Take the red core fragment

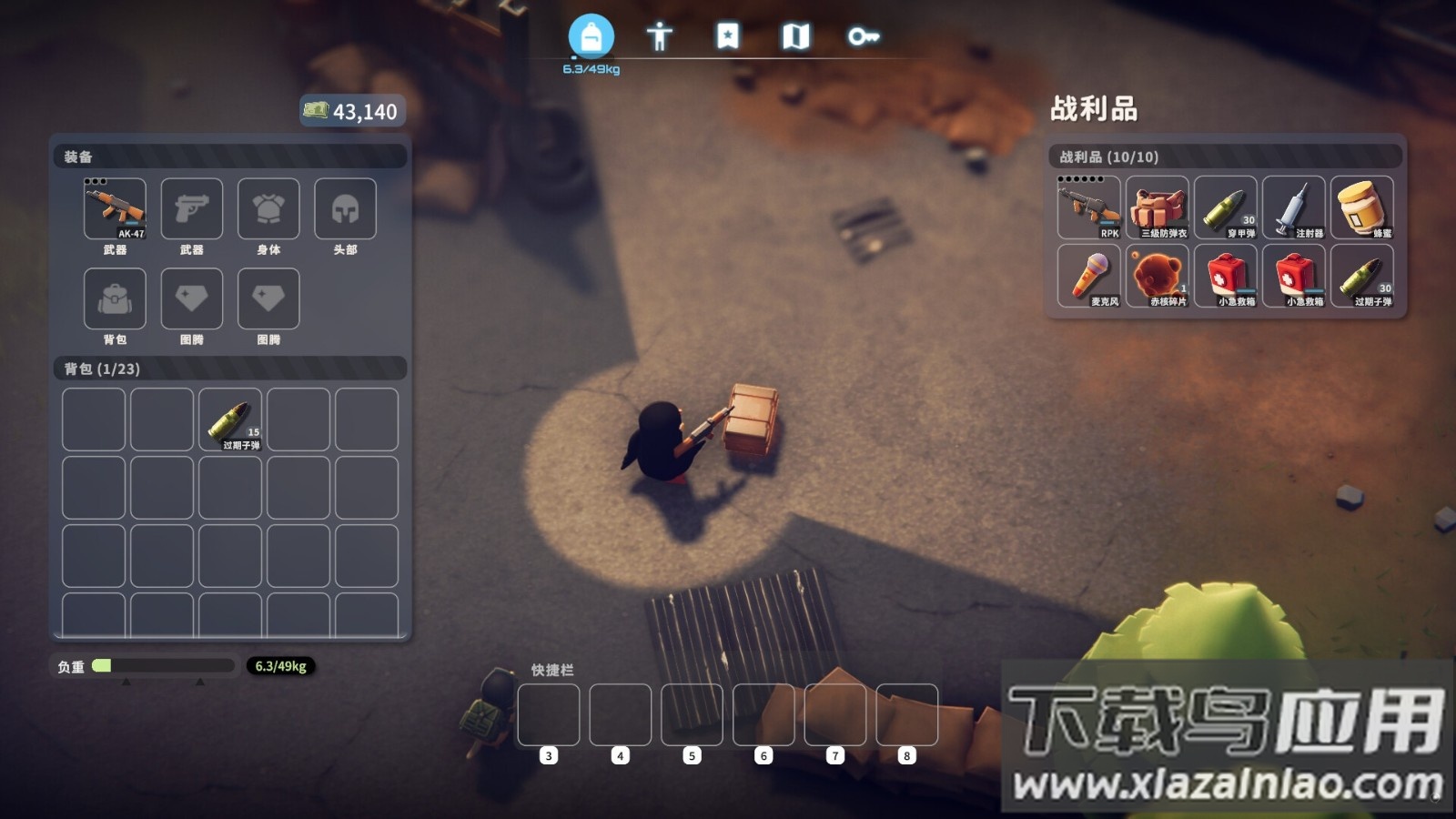pos(1158,276)
